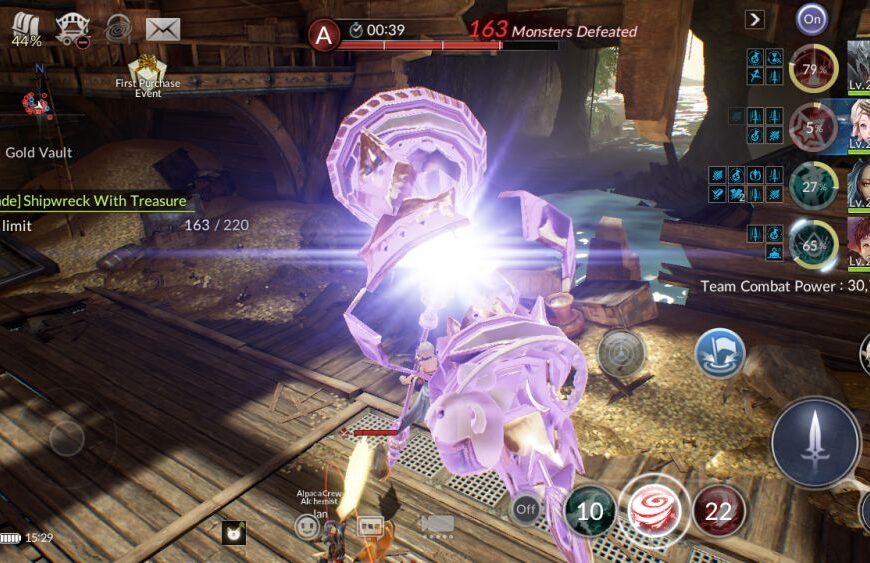Tap the green skill with 10 cooldown
Viewport: 870px width, 563px height.
(x=589, y=512)
